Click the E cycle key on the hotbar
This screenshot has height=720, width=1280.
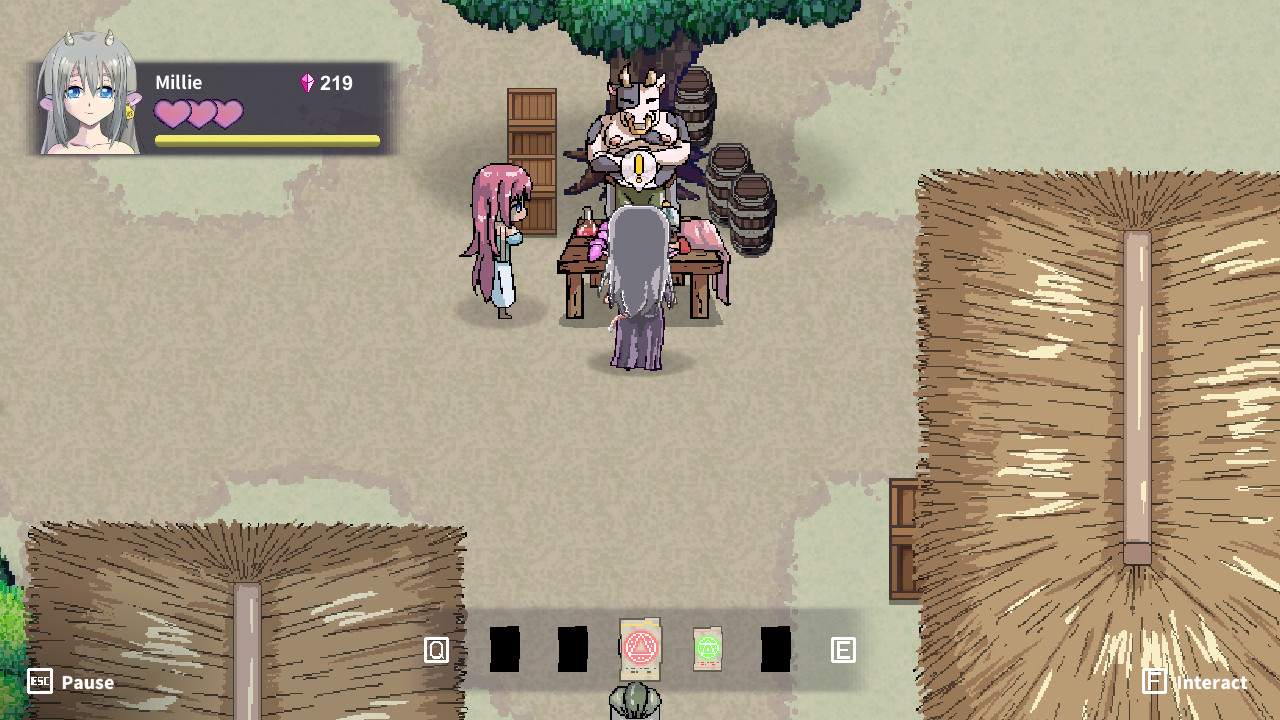[843, 649]
